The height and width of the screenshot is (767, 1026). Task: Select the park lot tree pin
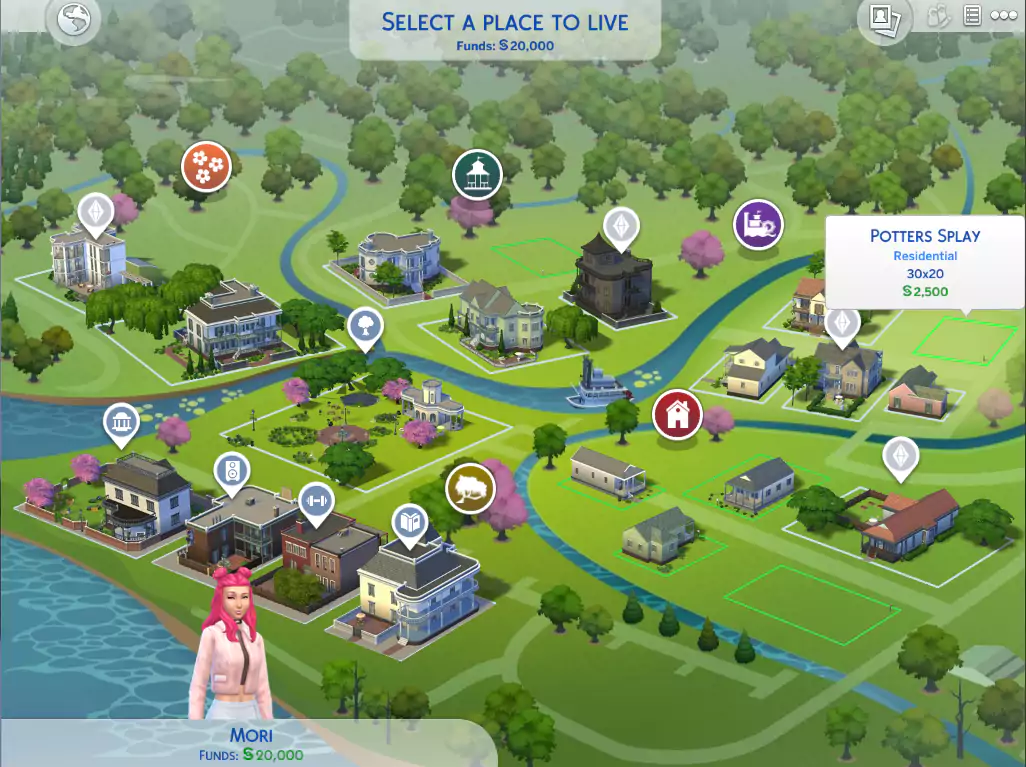[365, 325]
